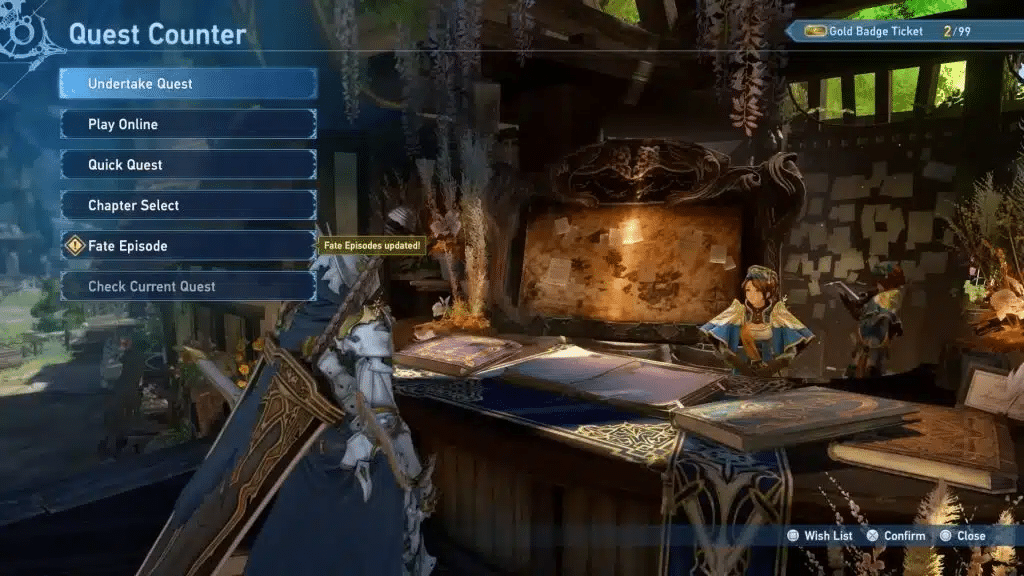Viewport: 1024px width, 576px height.
Task: Open the Play Online option
Action: coord(188,124)
